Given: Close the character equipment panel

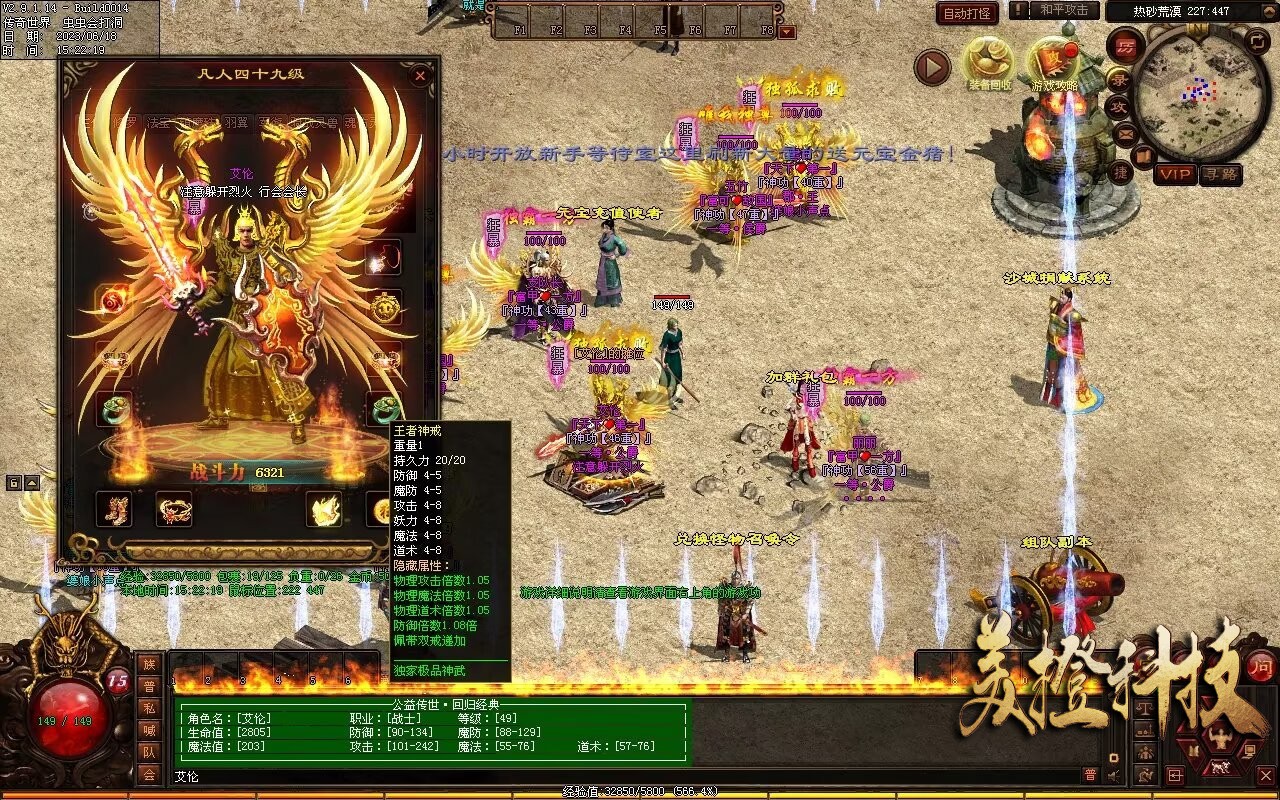Looking at the screenshot, I should pyautogui.click(x=420, y=75).
